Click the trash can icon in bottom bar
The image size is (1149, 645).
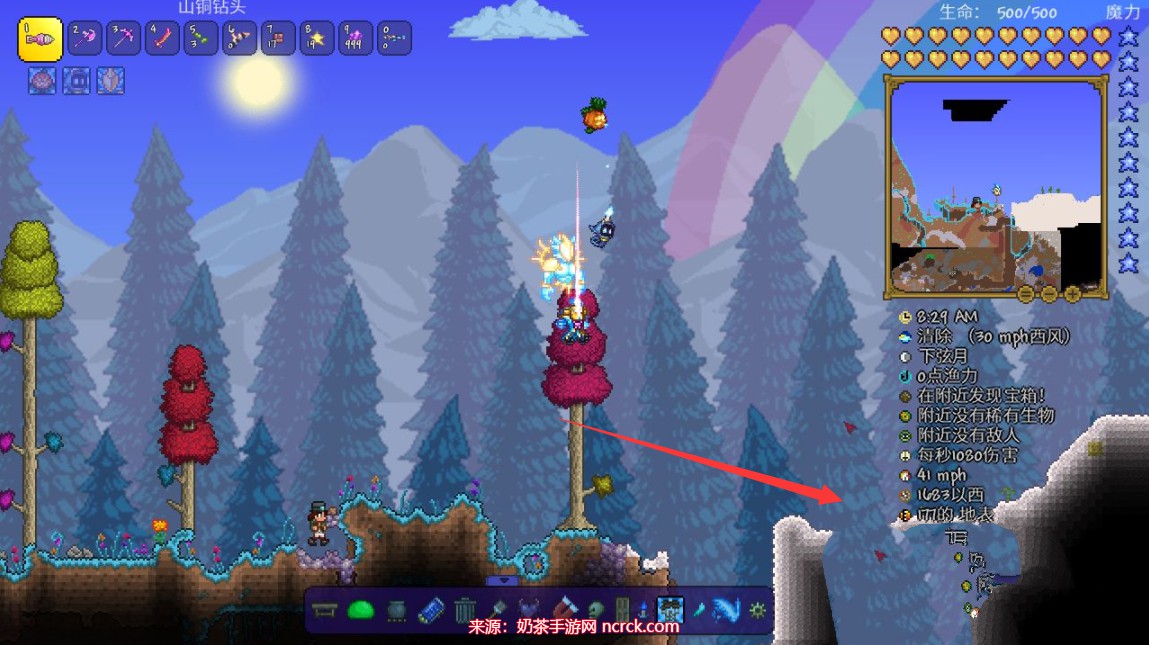tap(465, 609)
